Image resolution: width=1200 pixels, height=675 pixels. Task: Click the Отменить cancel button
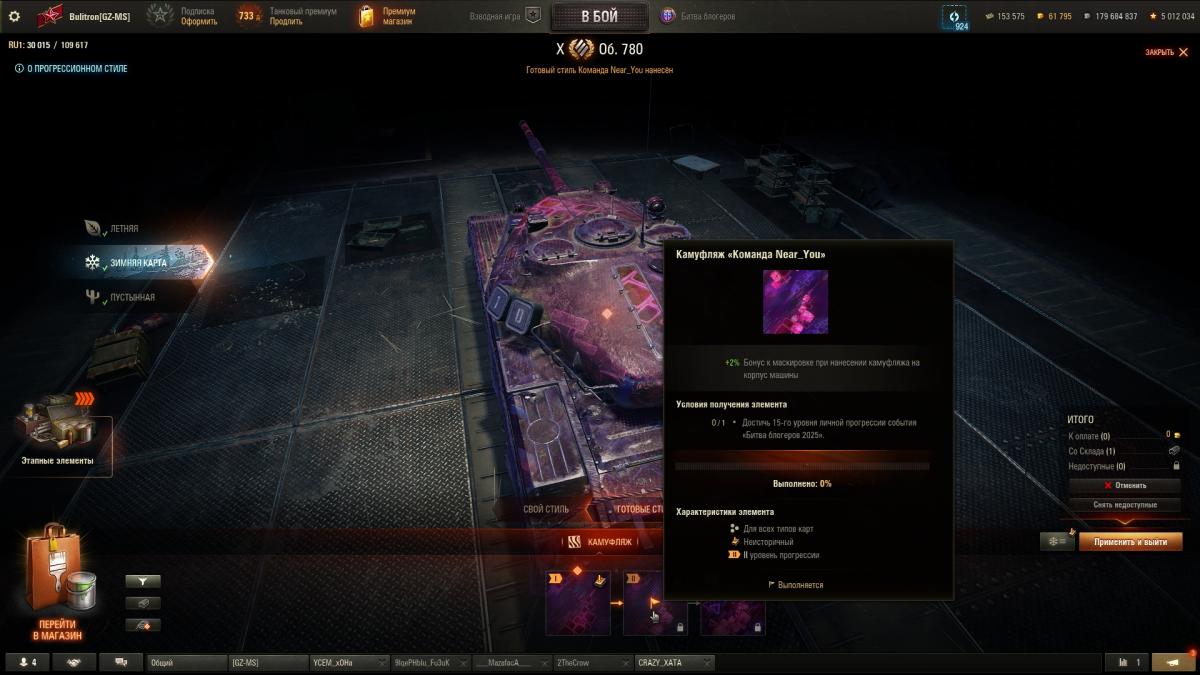click(x=1125, y=486)
